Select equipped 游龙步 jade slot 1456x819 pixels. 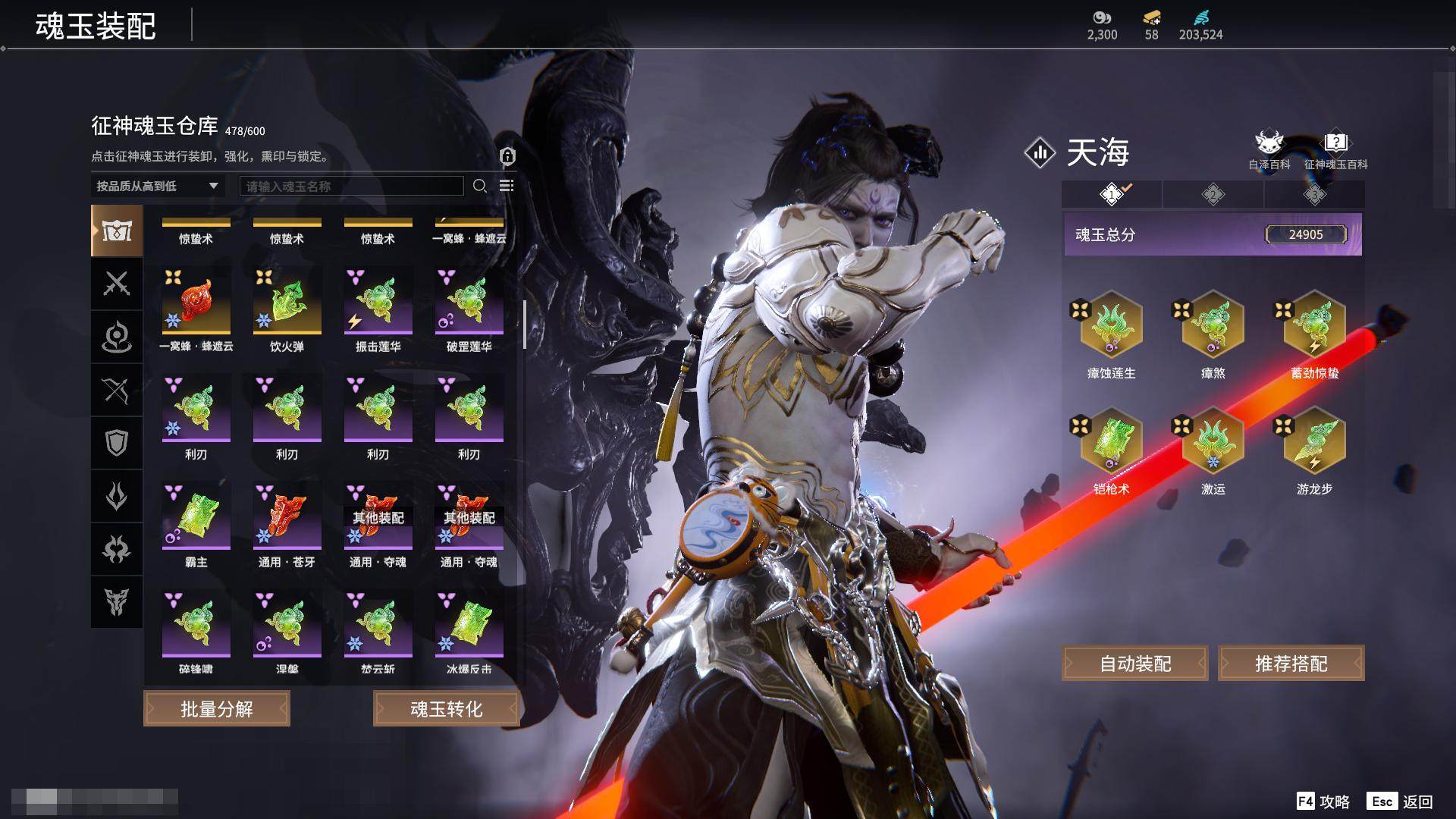(x=1314, y=442)
